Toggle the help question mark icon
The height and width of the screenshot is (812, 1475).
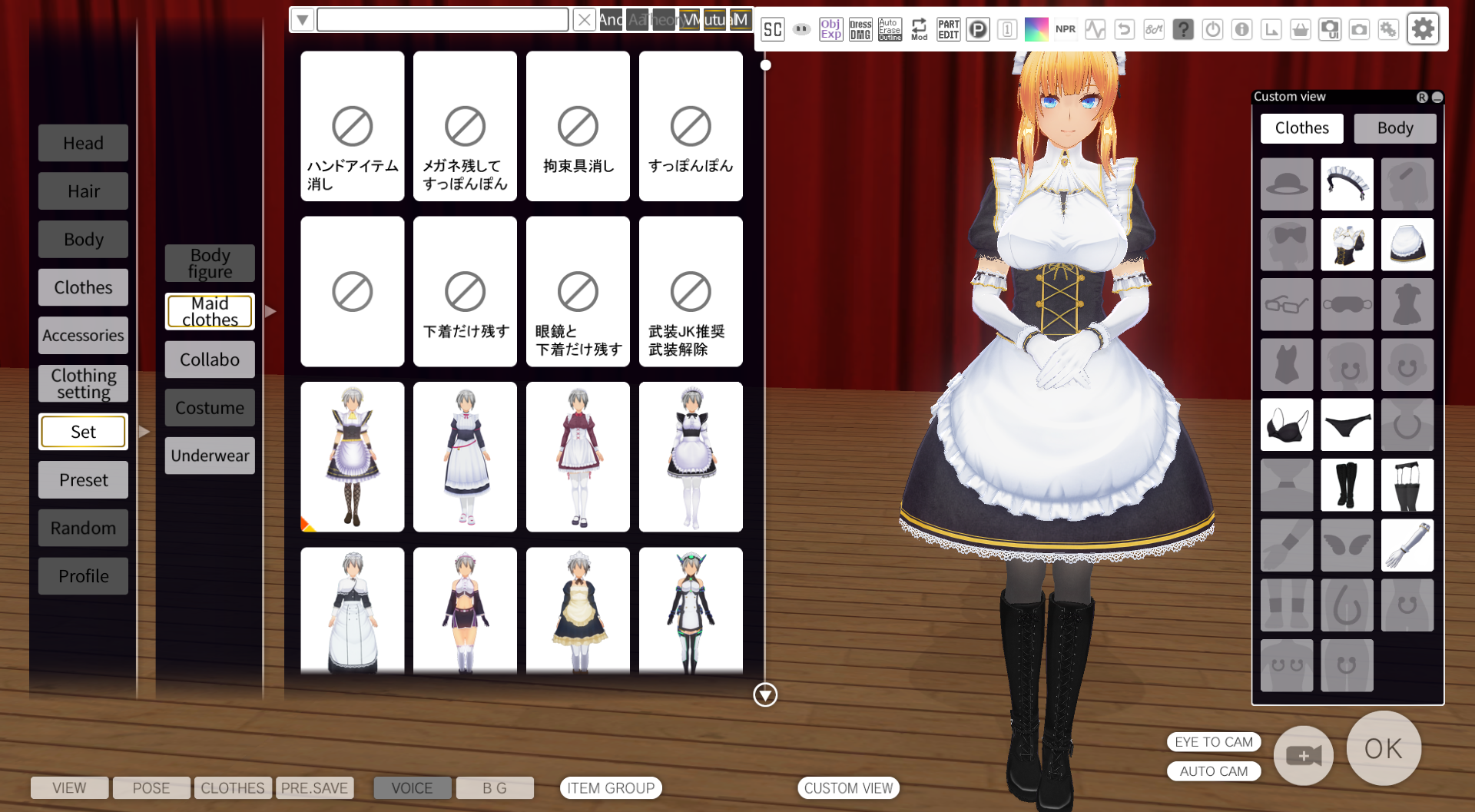1182,29
